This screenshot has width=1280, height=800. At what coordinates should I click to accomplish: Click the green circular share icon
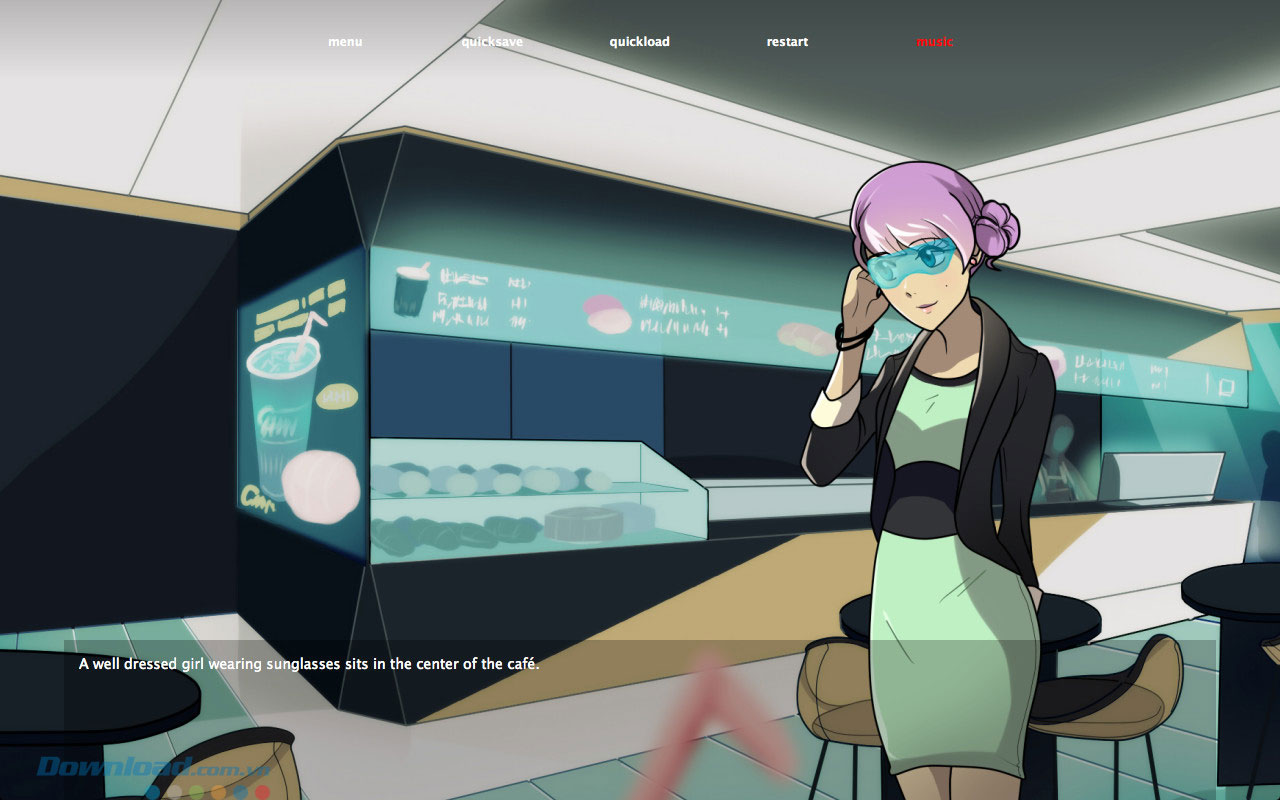[194, 791]
